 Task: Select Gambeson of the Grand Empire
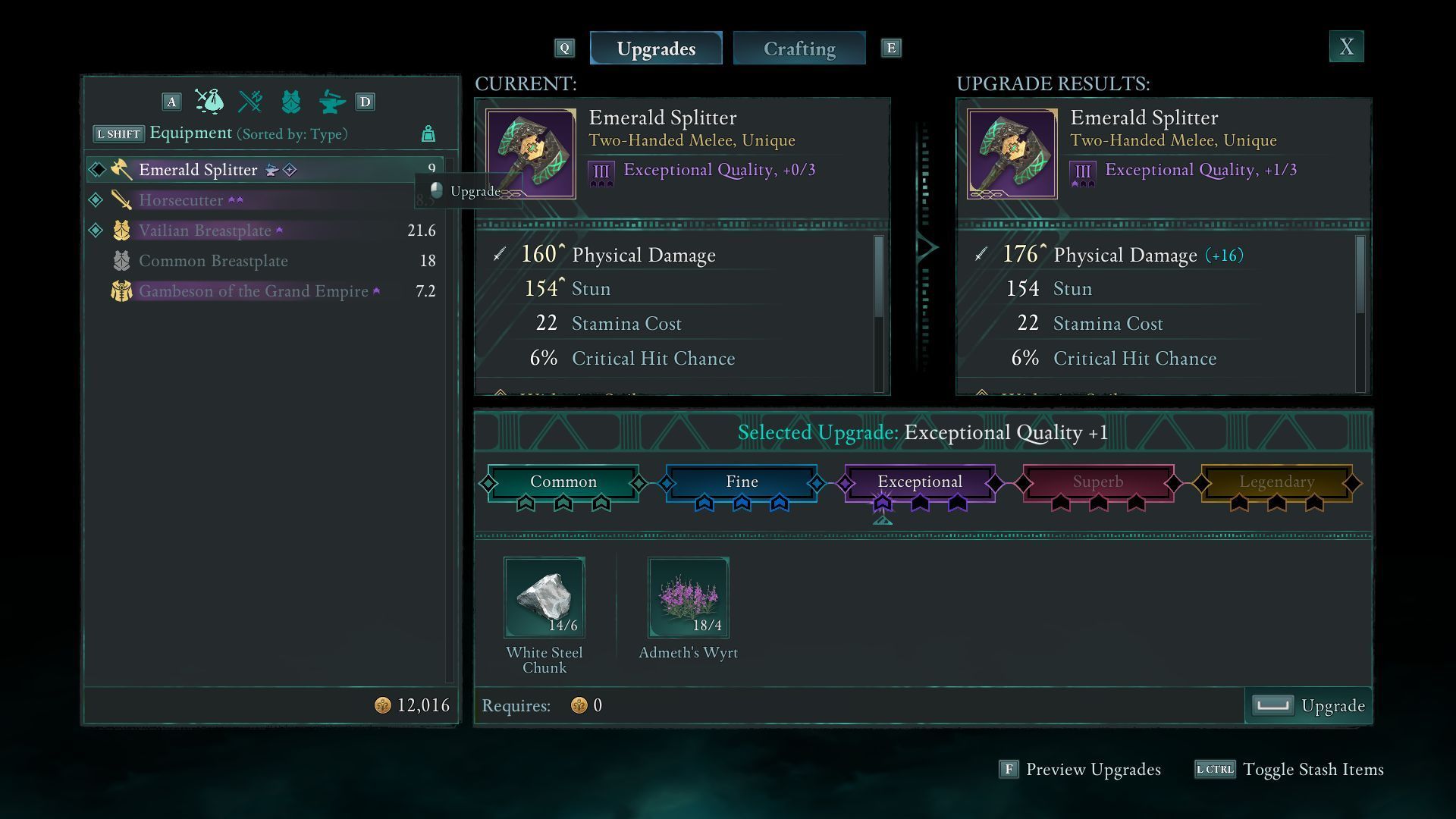pos(253,291)
